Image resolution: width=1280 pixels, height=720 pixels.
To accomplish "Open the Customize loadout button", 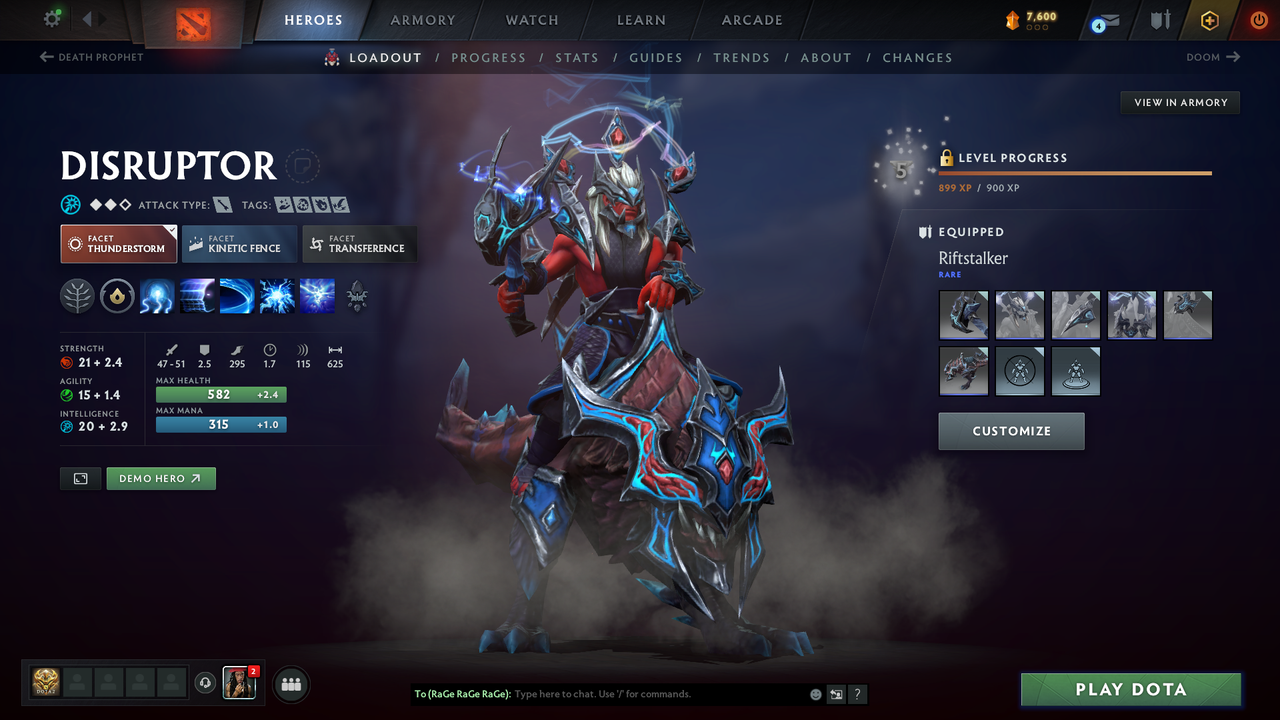I will [1011, 431].
